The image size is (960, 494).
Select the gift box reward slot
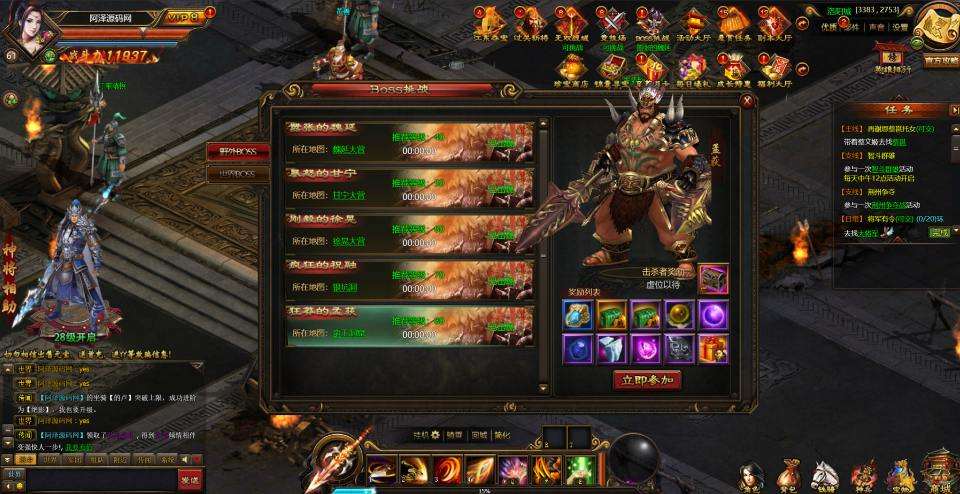point(713,348)
